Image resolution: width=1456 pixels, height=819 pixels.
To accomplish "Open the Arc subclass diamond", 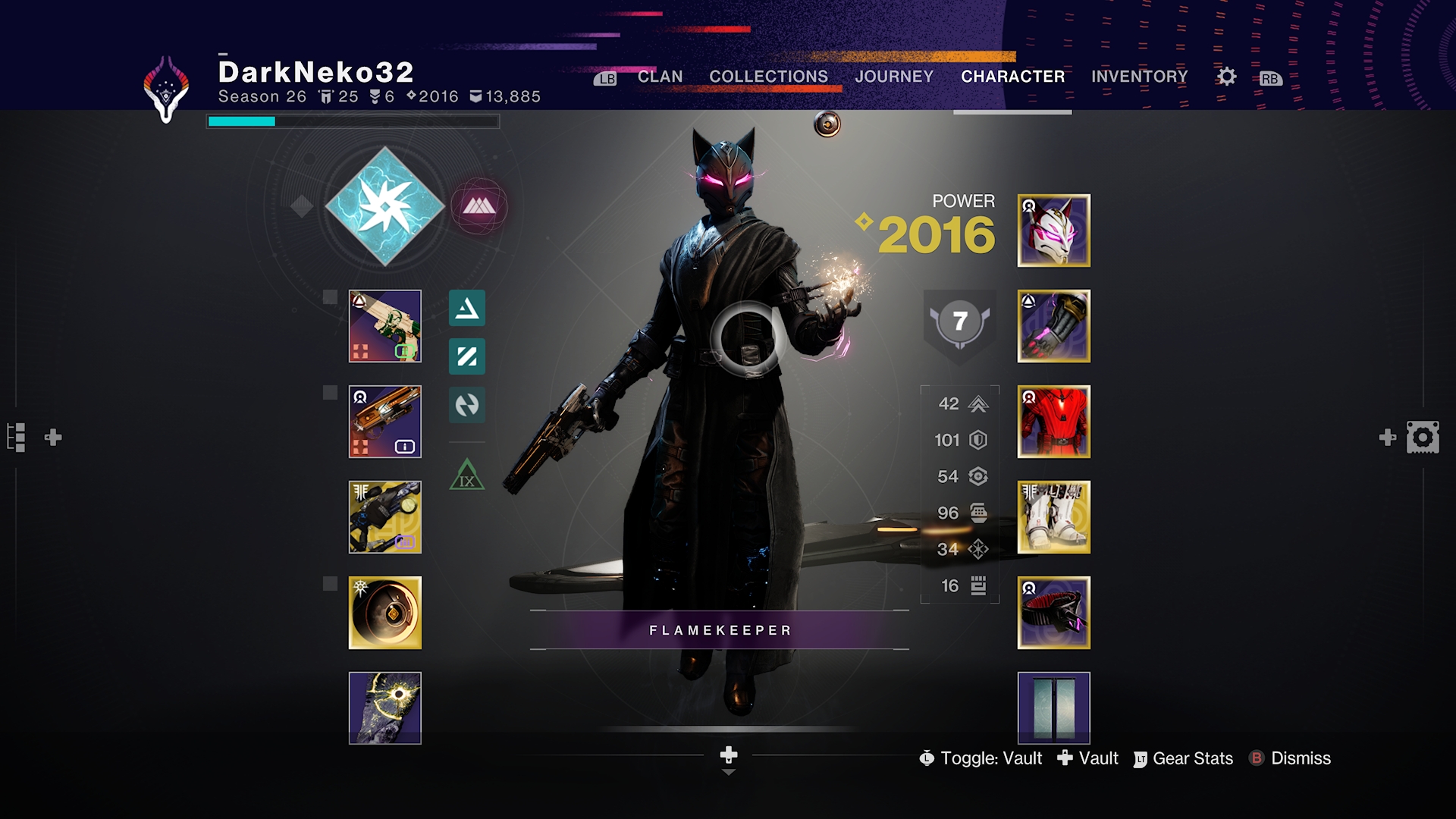I will pos(385,206).
